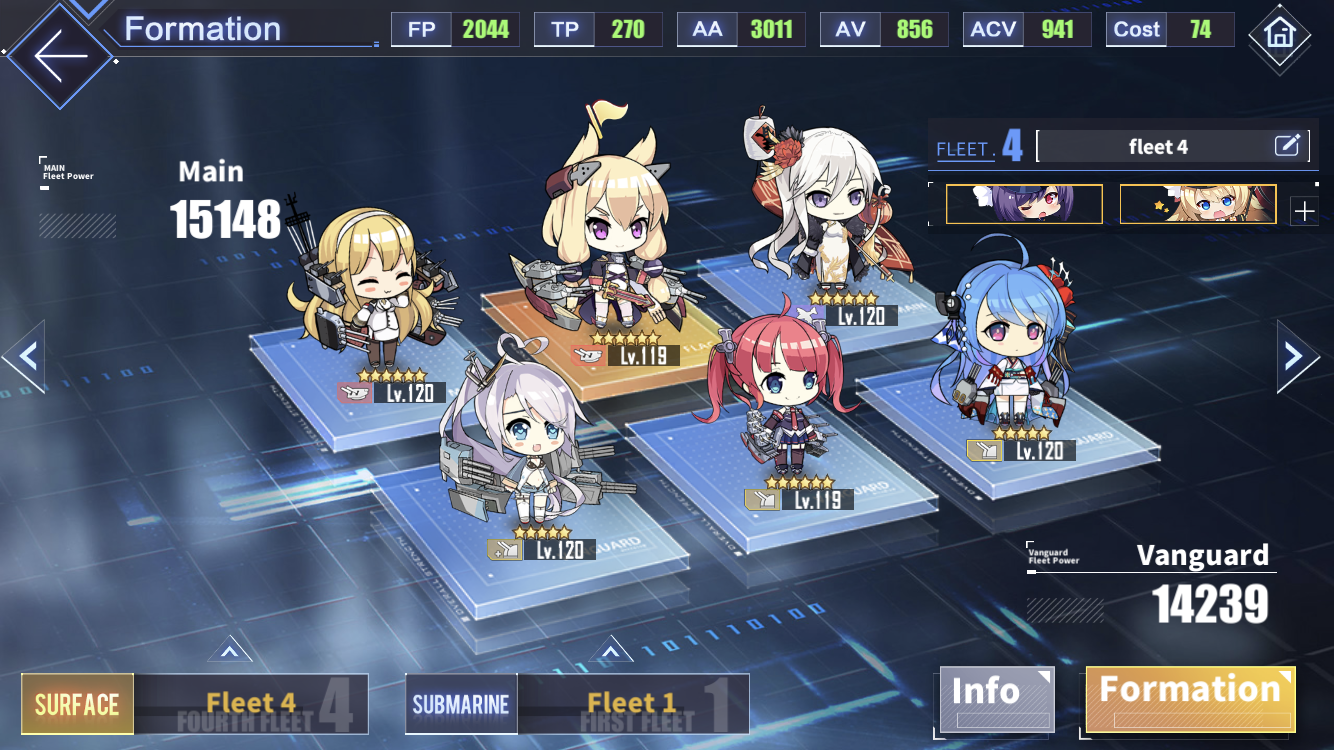The width and height of the screenshot is (1334, 750).
Task: Open the Surface Fleet 4 selector
Action: [195, 704]
